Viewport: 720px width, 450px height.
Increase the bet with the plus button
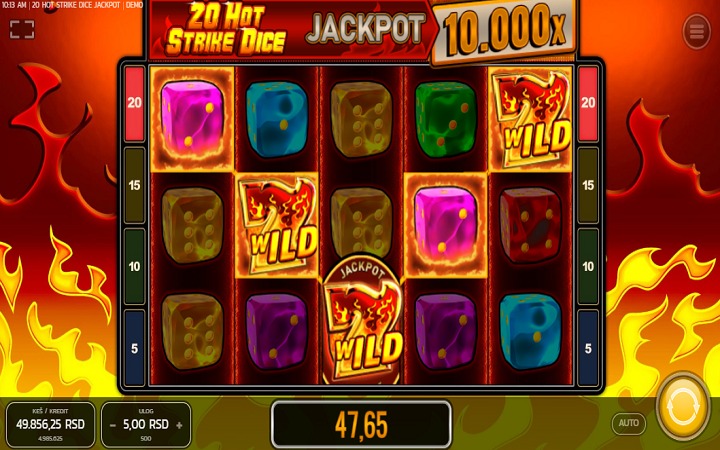click(179, 424)
